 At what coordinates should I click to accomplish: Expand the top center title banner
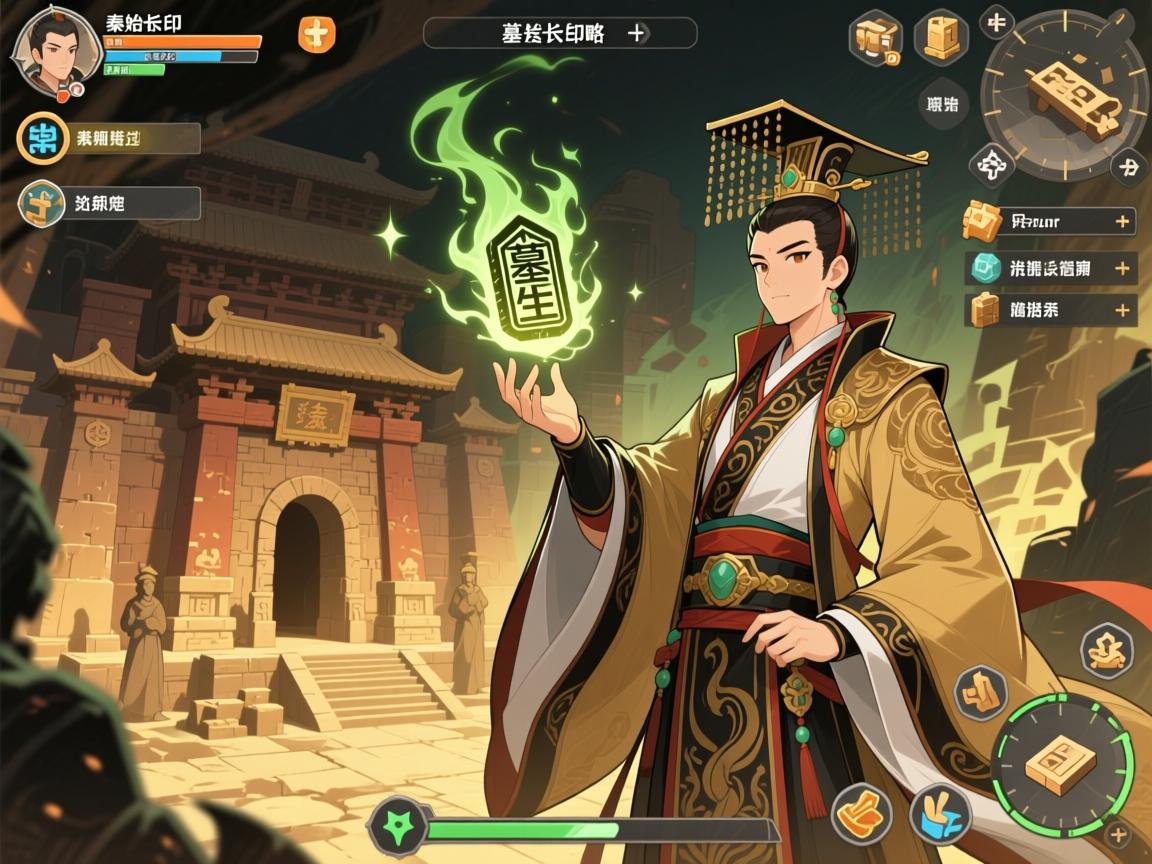point(635,32)
